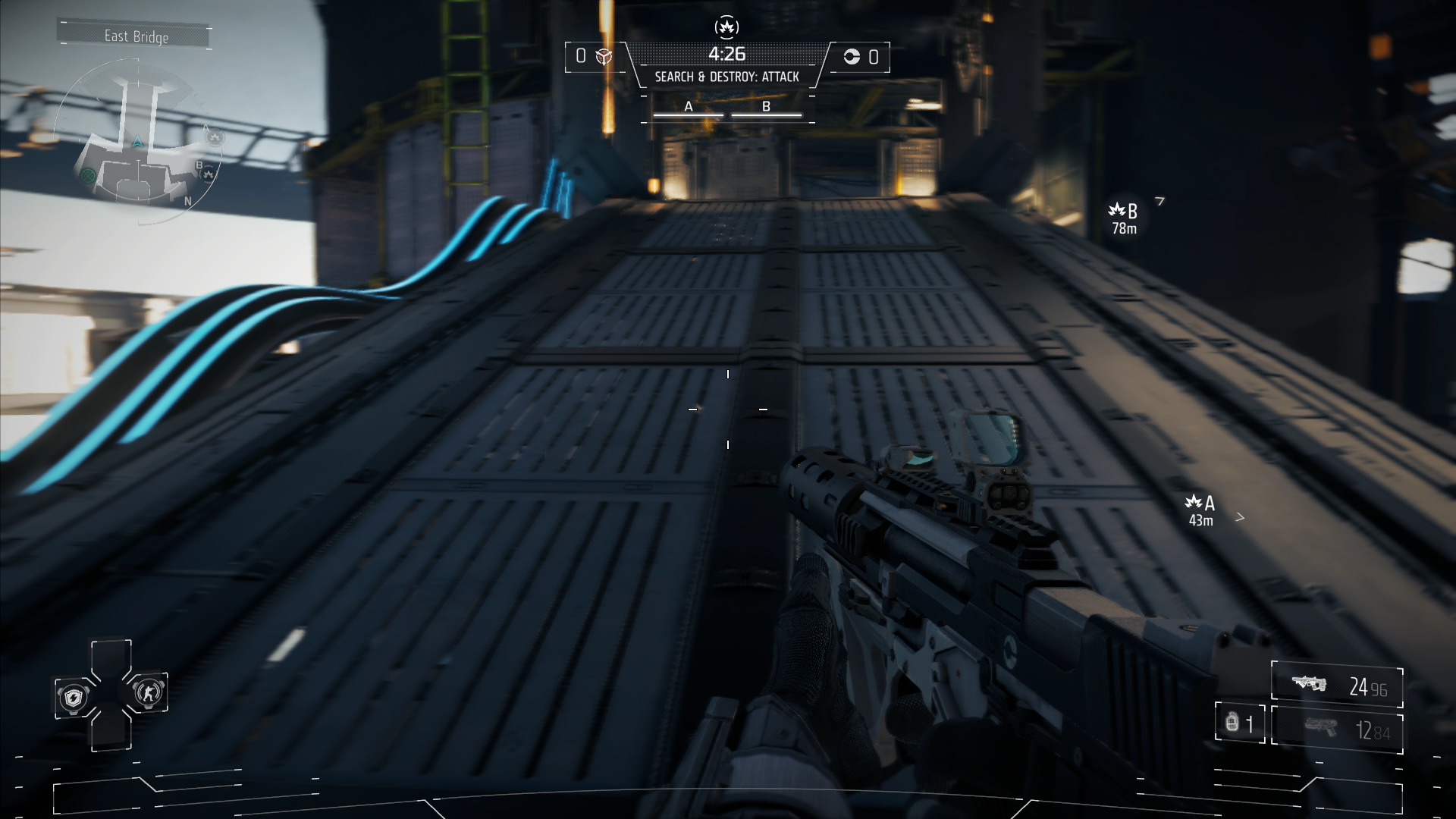Activate the soldier pulse ability icon
This screenshot has width=1456, height=819.
coord(147,692)
